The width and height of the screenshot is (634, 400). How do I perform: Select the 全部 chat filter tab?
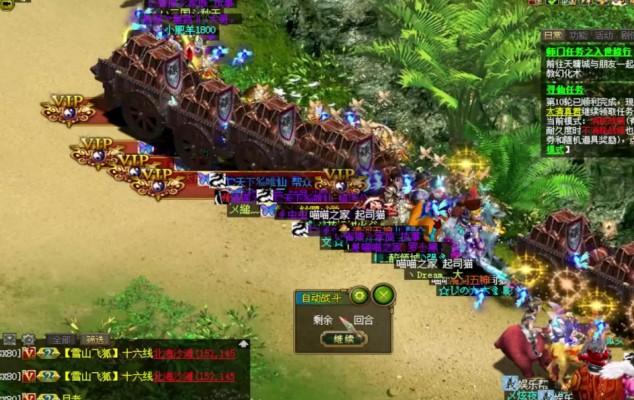62,340
